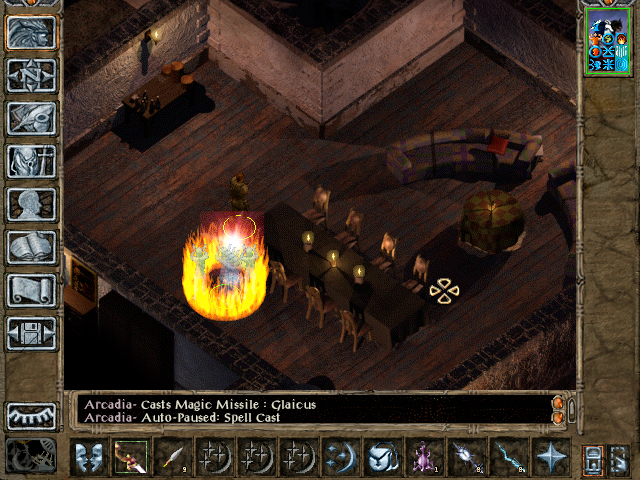Rest the party with closed-eye button
640x480 pixels.
click(x=31, y=415)
